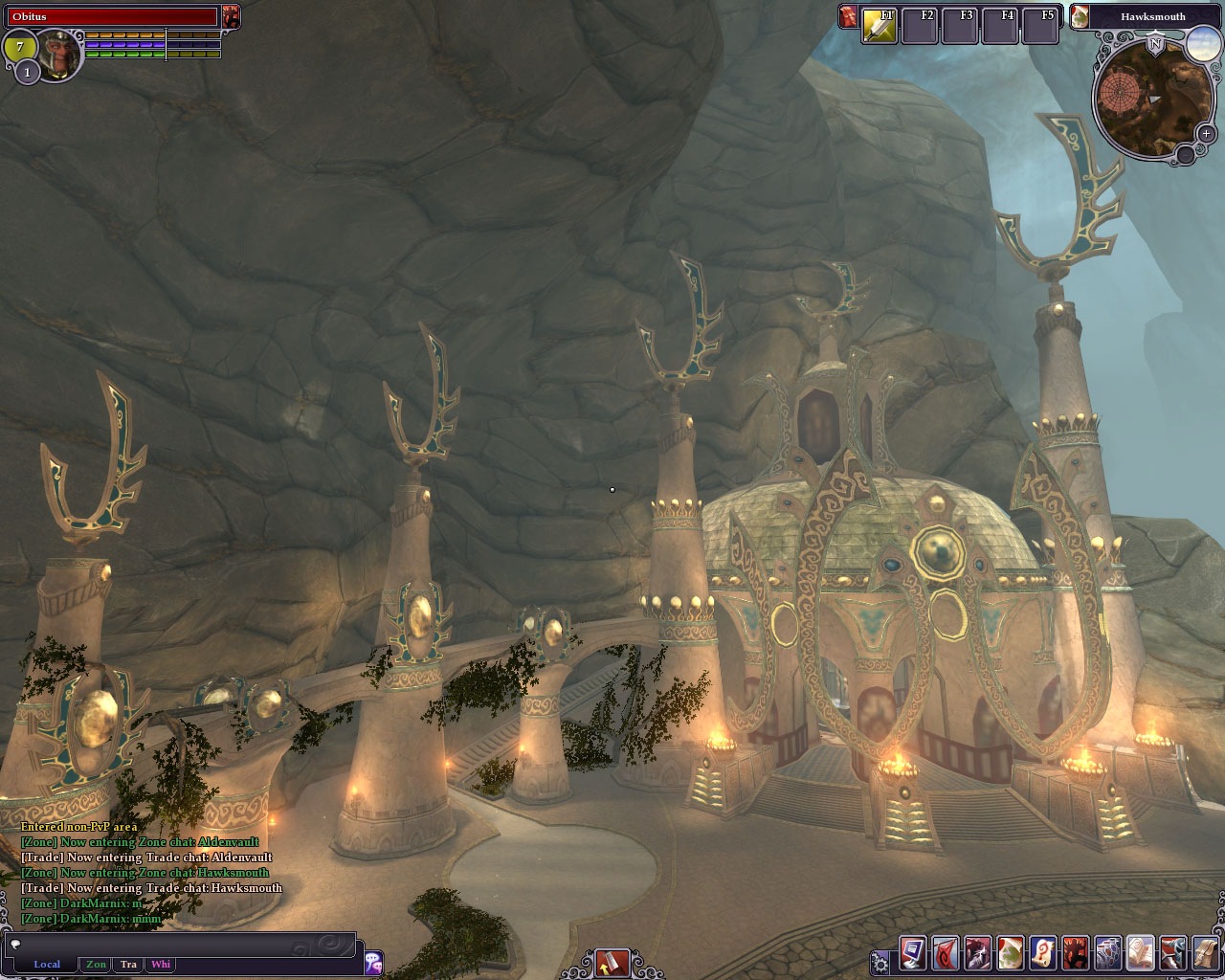Open the open book icon
The image size is (1225, 980).
point(1141,954)
